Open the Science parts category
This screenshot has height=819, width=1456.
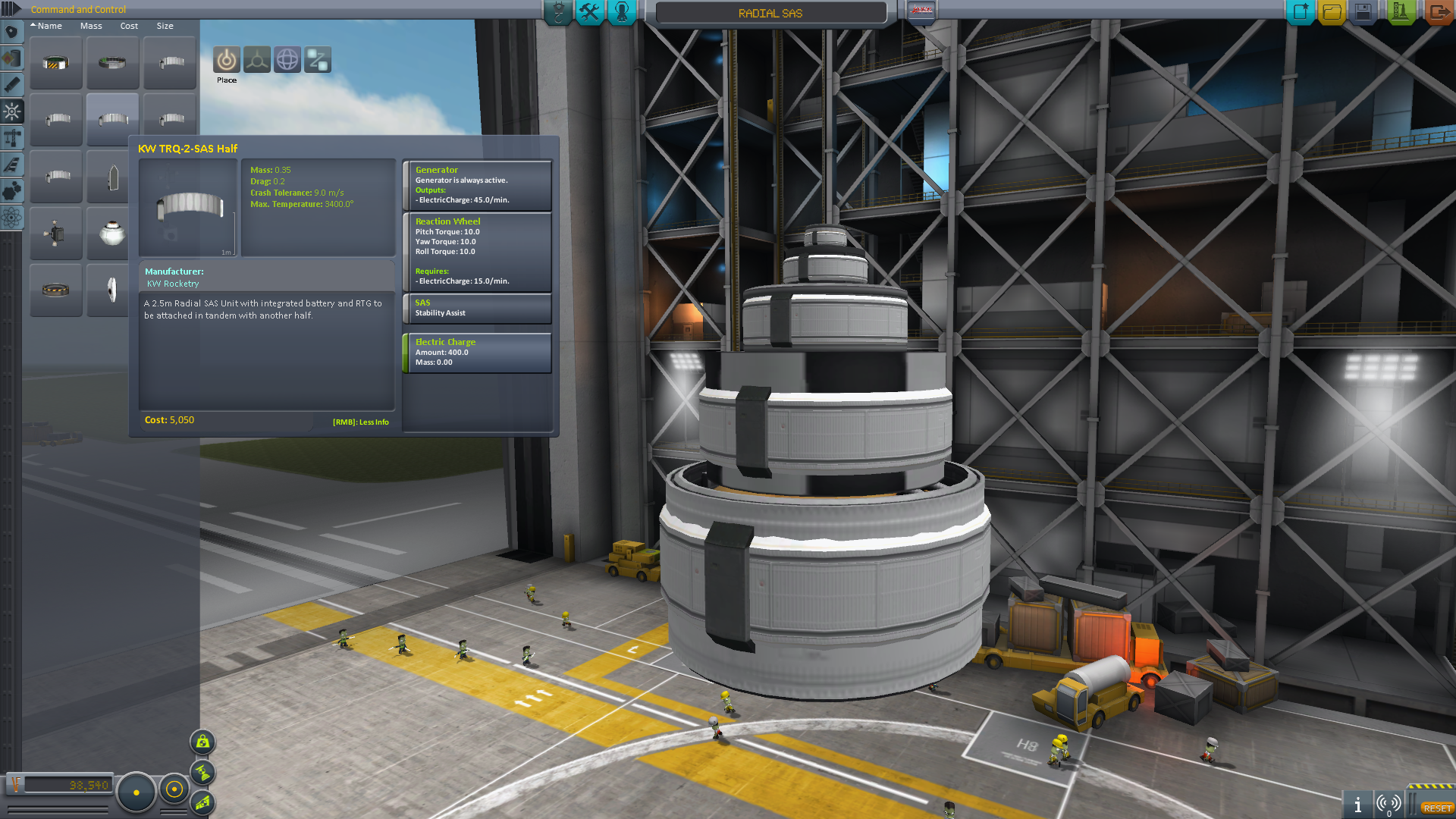point(12,218)
